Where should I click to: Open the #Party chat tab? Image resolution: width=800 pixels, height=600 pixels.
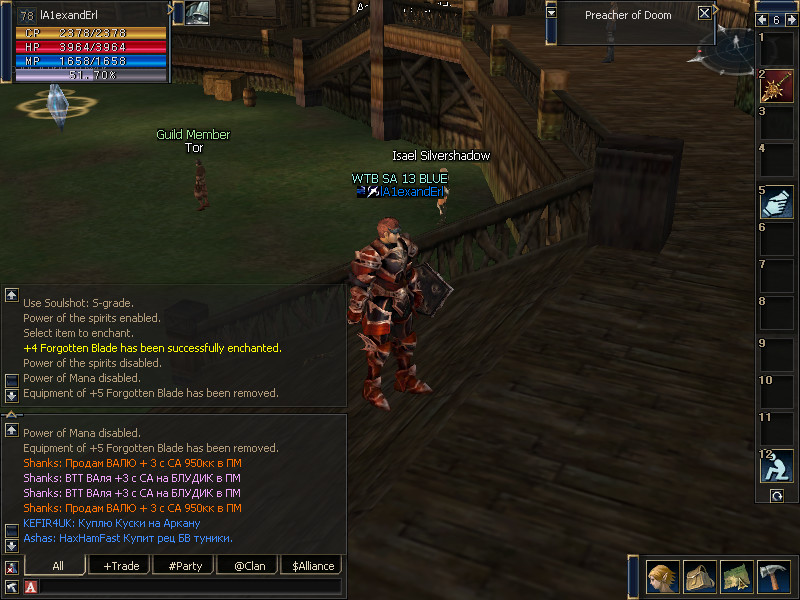pos(184,566)
